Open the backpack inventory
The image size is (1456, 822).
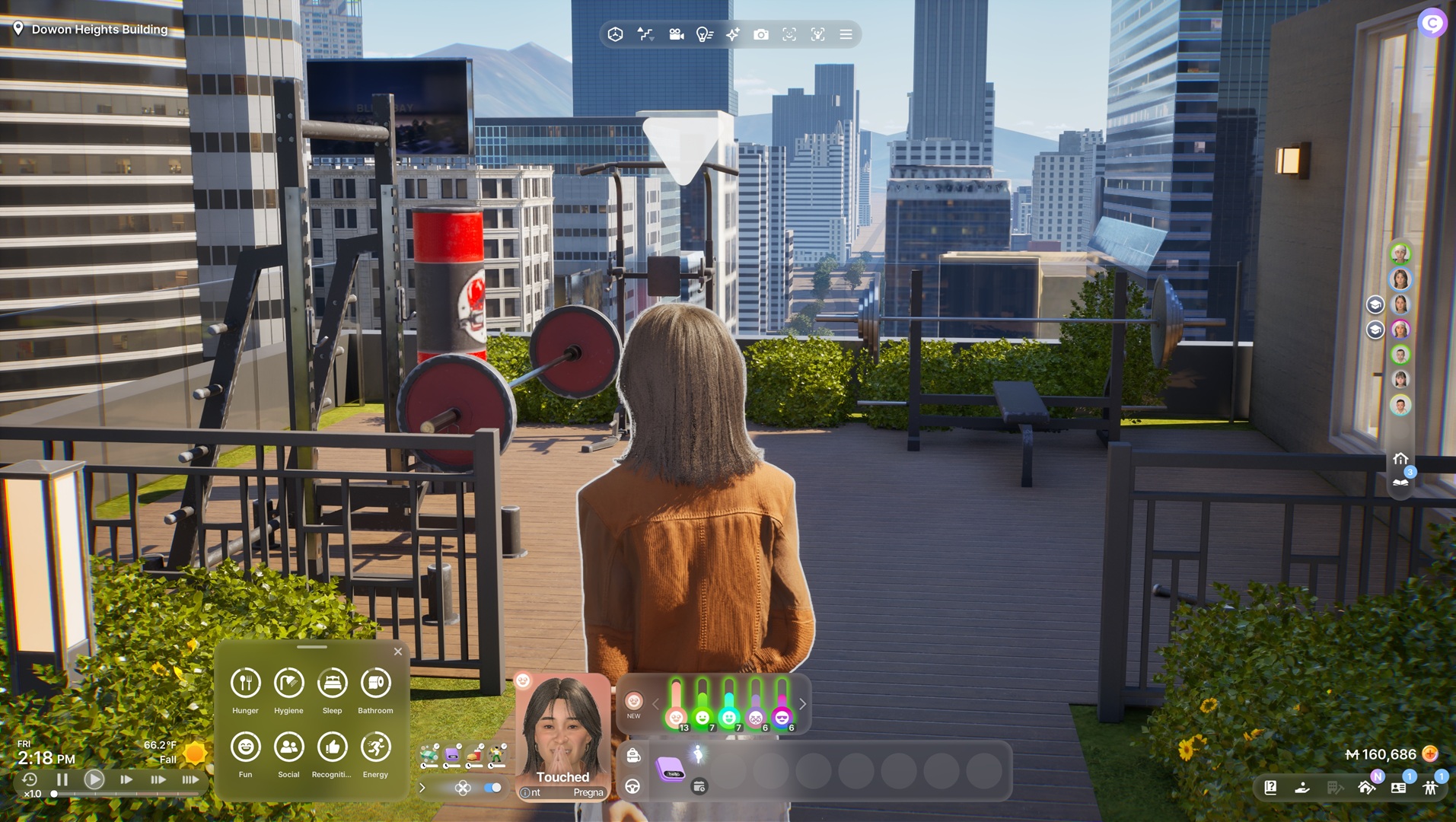click(x=633, y=755)
